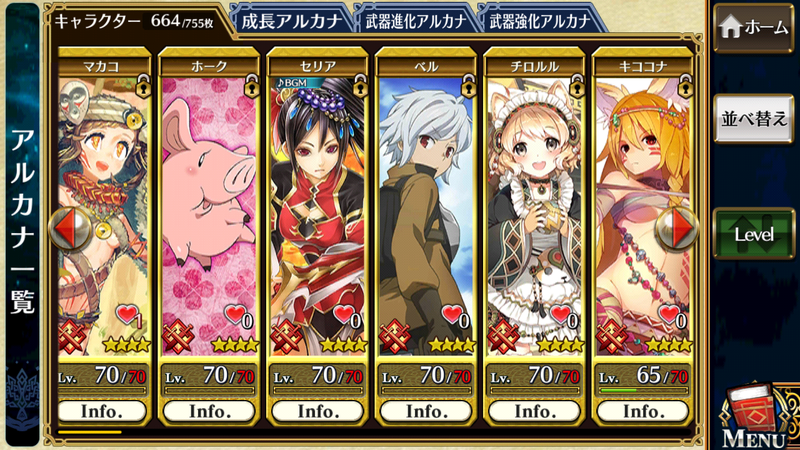View Info for ベル
The width and height of the screenshot is (800, 450).
click(426, 411)
